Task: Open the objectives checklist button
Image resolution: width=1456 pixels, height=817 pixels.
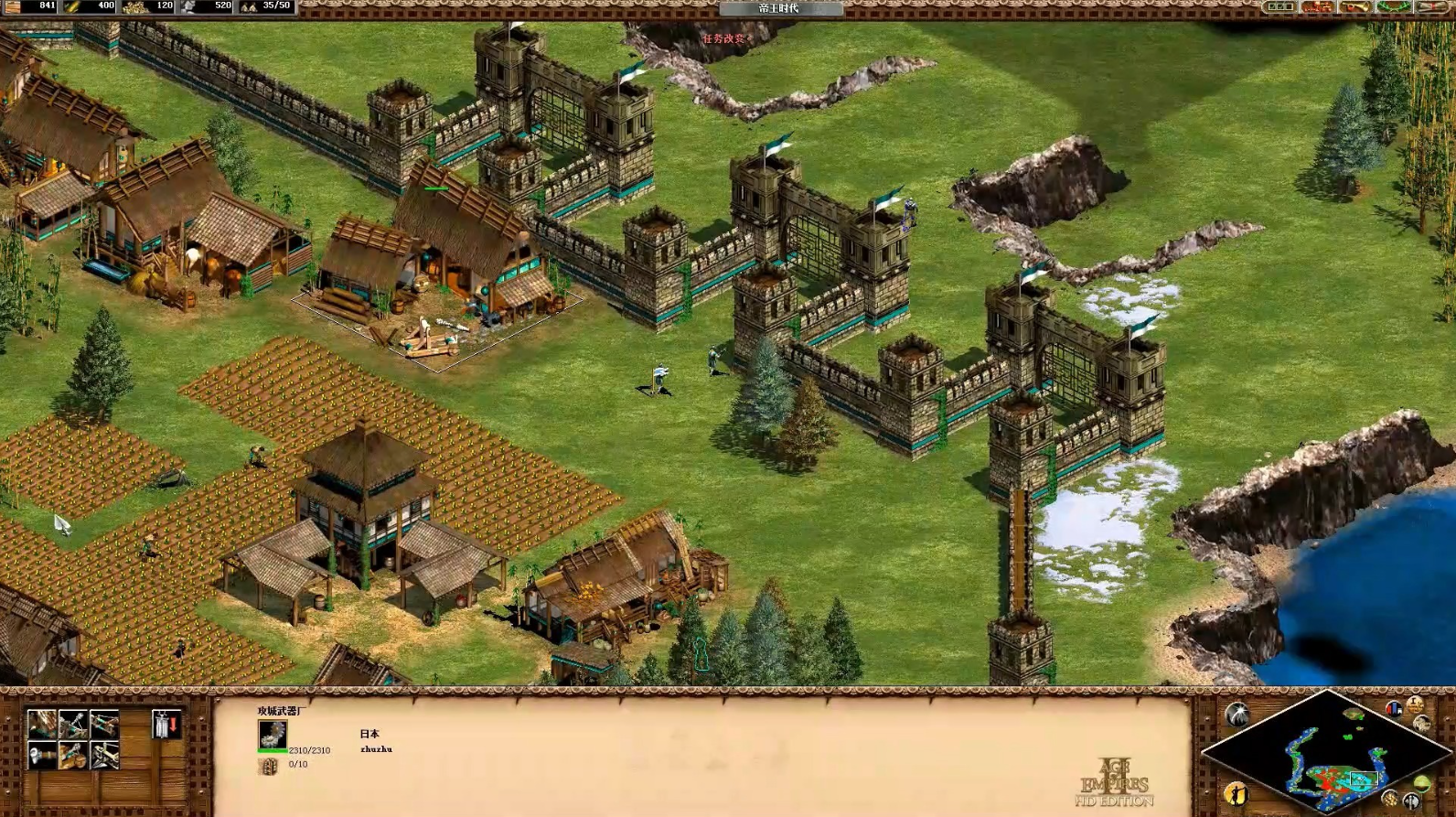Action: tap(1279, 7)
